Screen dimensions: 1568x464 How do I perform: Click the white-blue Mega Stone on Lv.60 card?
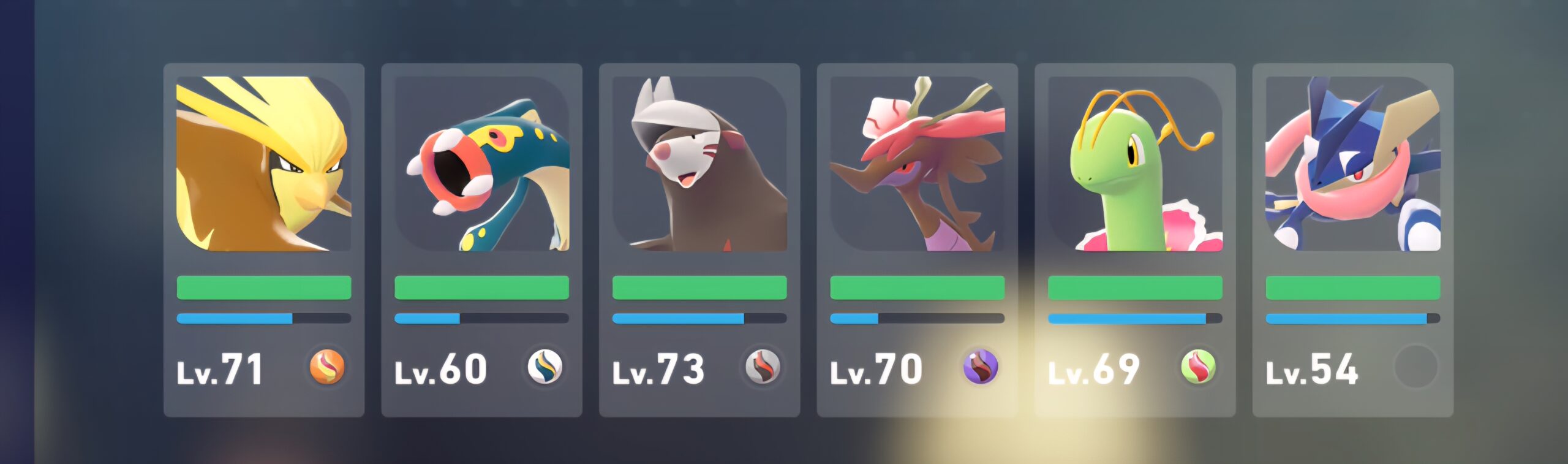[545, 367]
